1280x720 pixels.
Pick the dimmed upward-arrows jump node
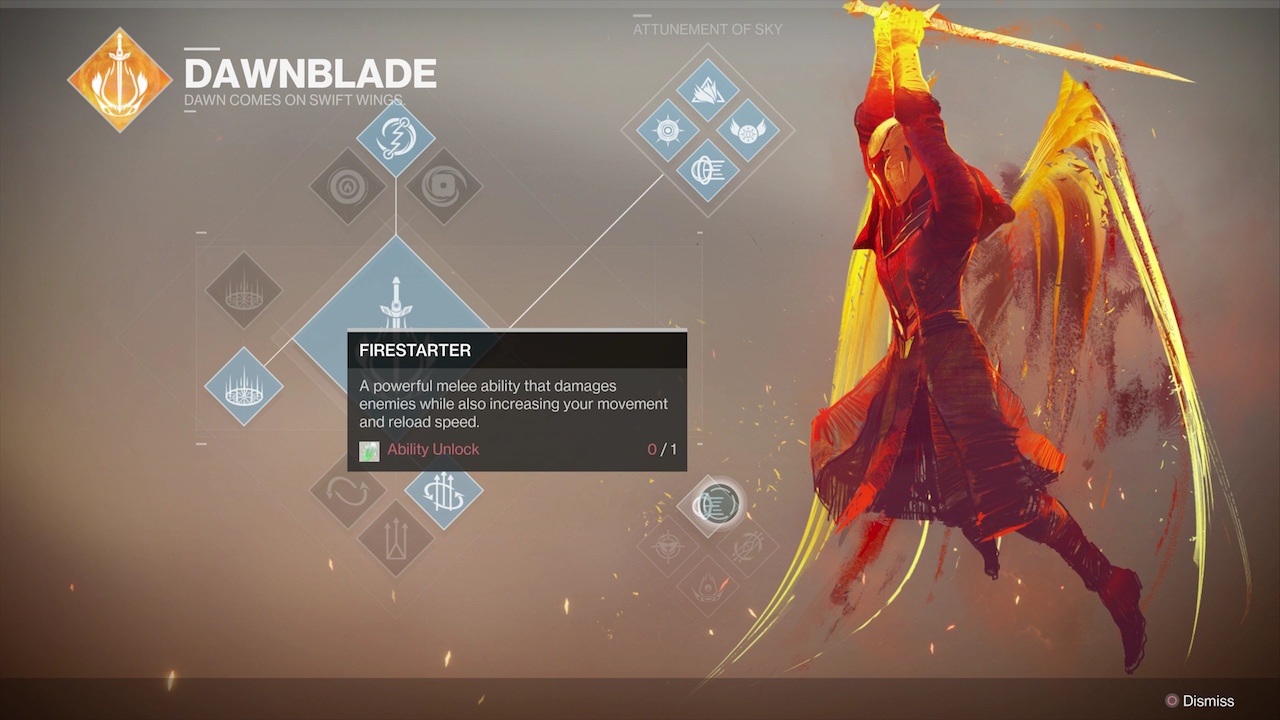[396, 539]
